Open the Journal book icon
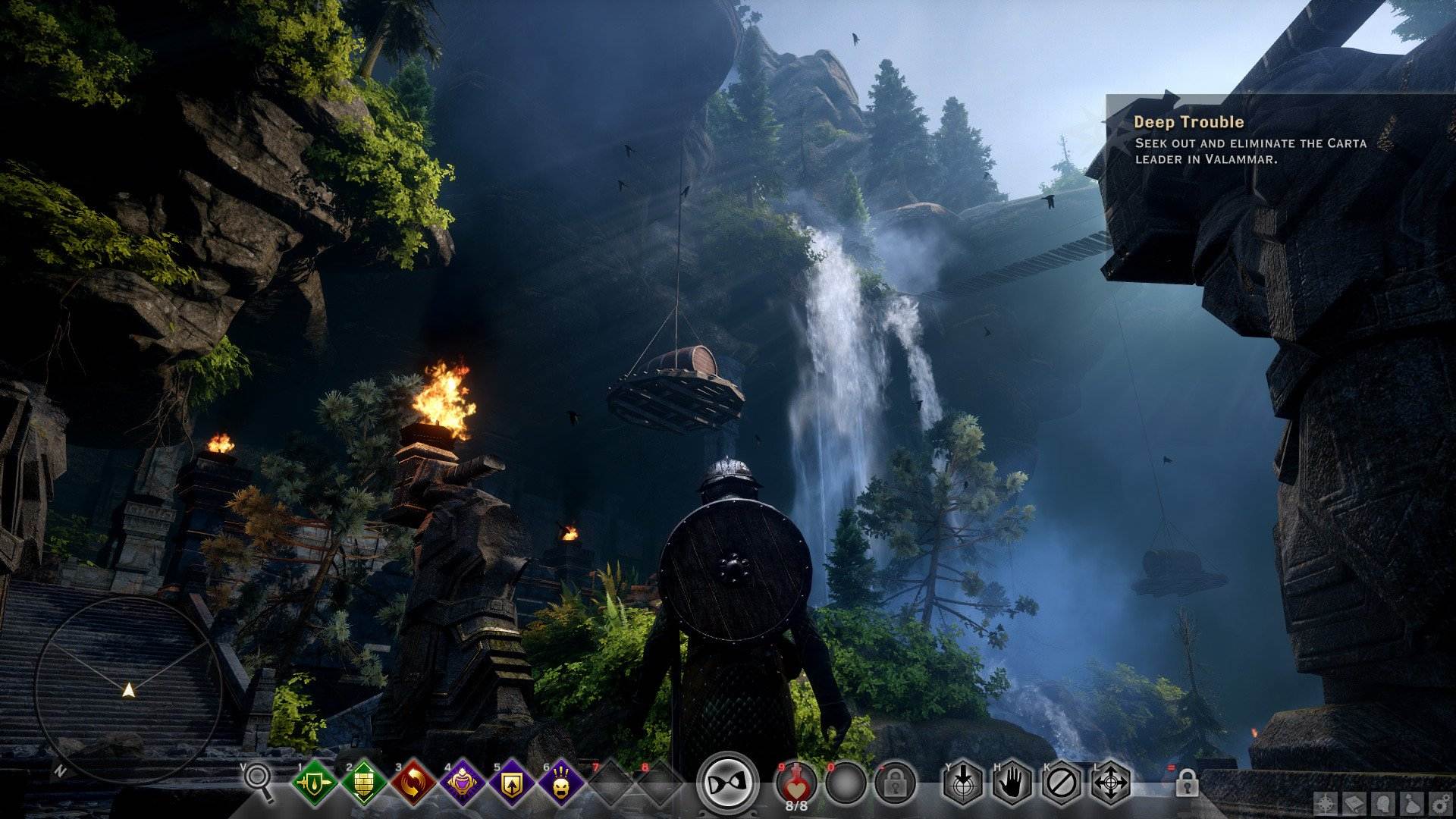Viewport: 1456px width, 819px height. point(1355,802)
